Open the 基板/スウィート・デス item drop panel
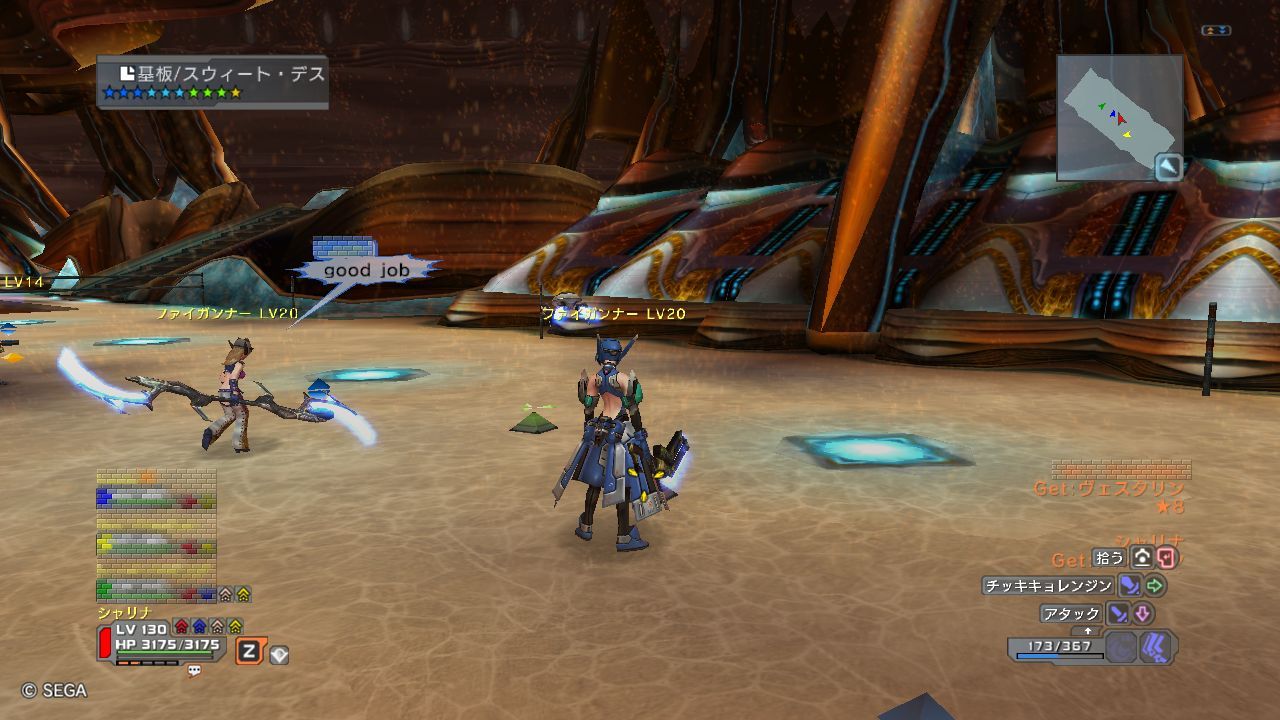Viewport: 1280px width, 720px height. click(213, 82)
